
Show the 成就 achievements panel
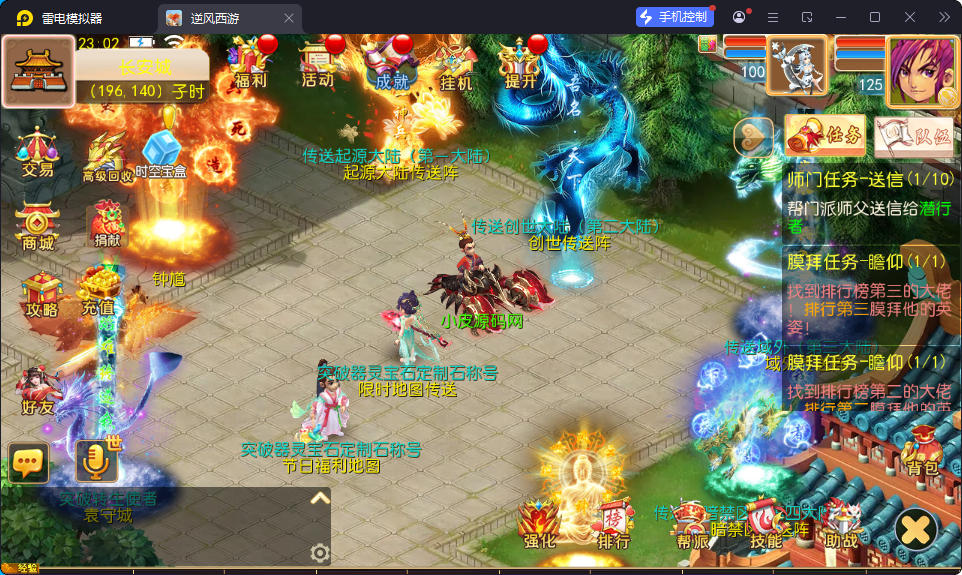(x=391, y=64)
